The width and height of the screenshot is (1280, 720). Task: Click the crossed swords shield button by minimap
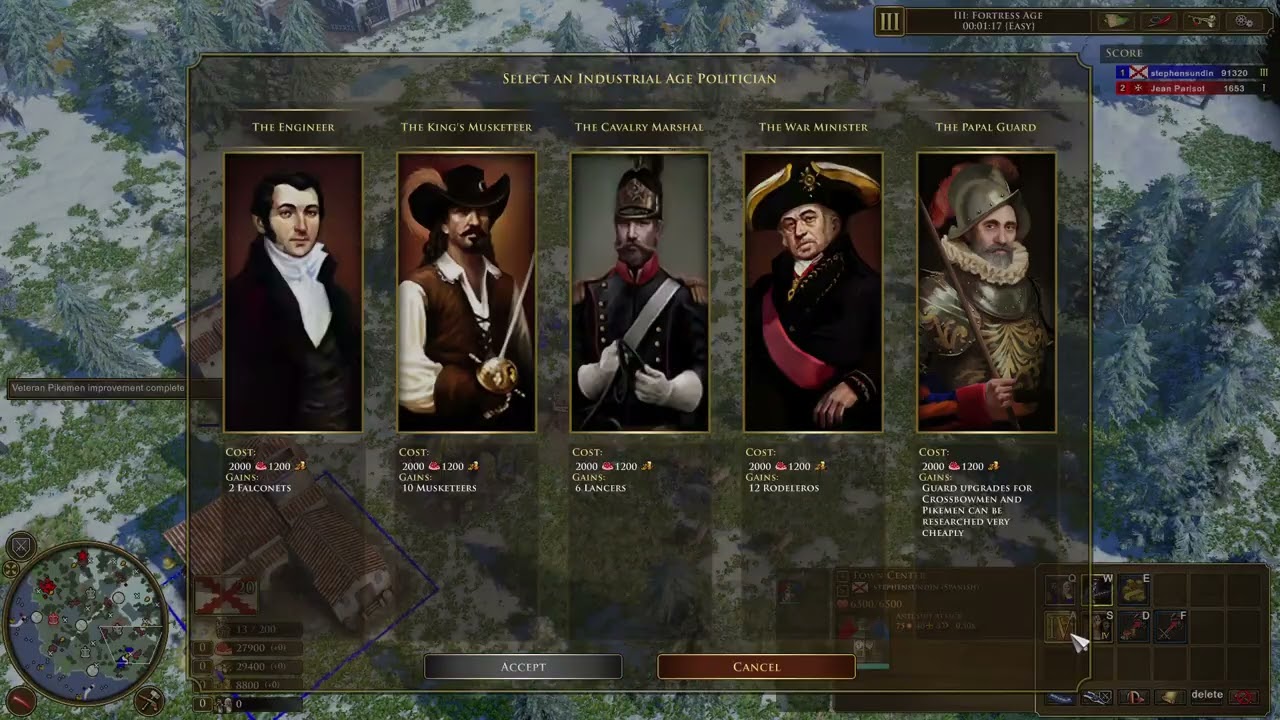[x=21, y=546]
